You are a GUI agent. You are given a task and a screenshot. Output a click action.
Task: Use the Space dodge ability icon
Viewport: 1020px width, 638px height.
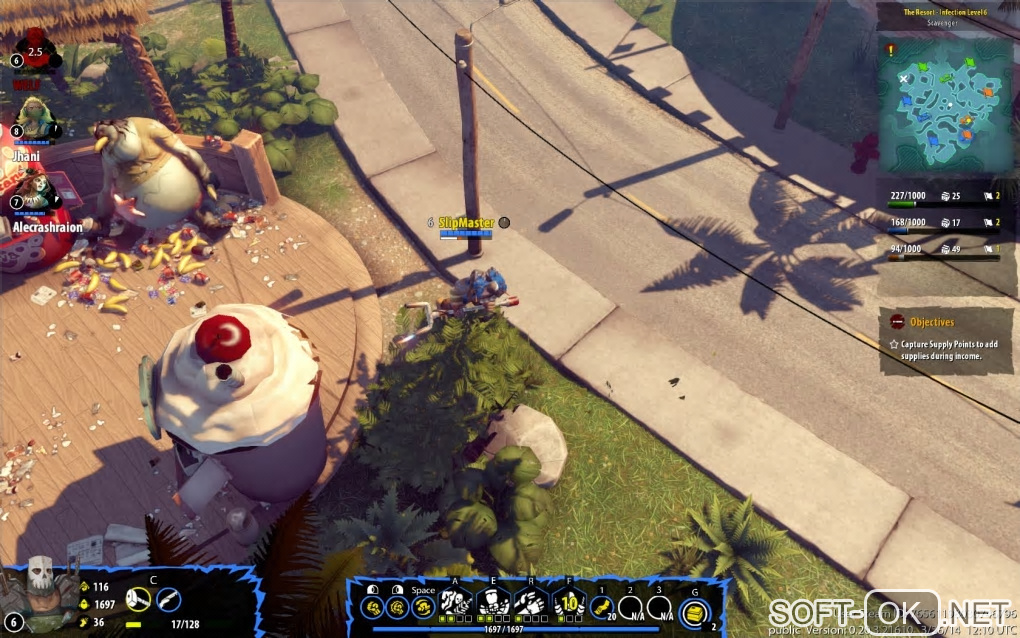tap(423, 606)
